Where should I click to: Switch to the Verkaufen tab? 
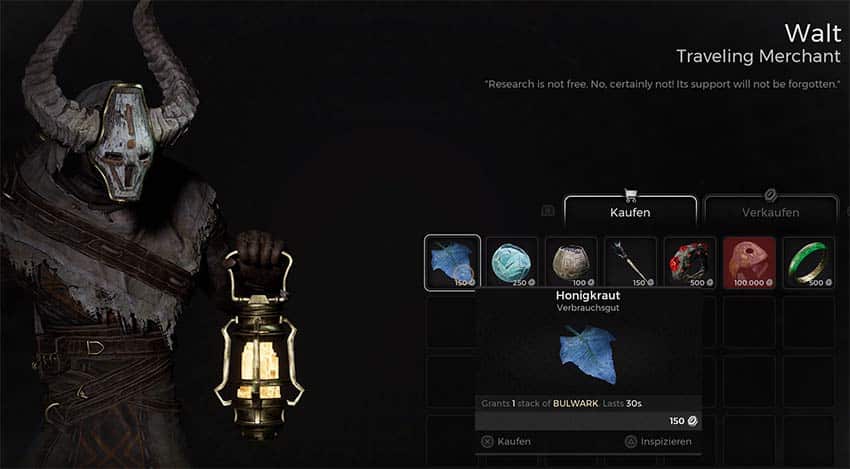770,210
